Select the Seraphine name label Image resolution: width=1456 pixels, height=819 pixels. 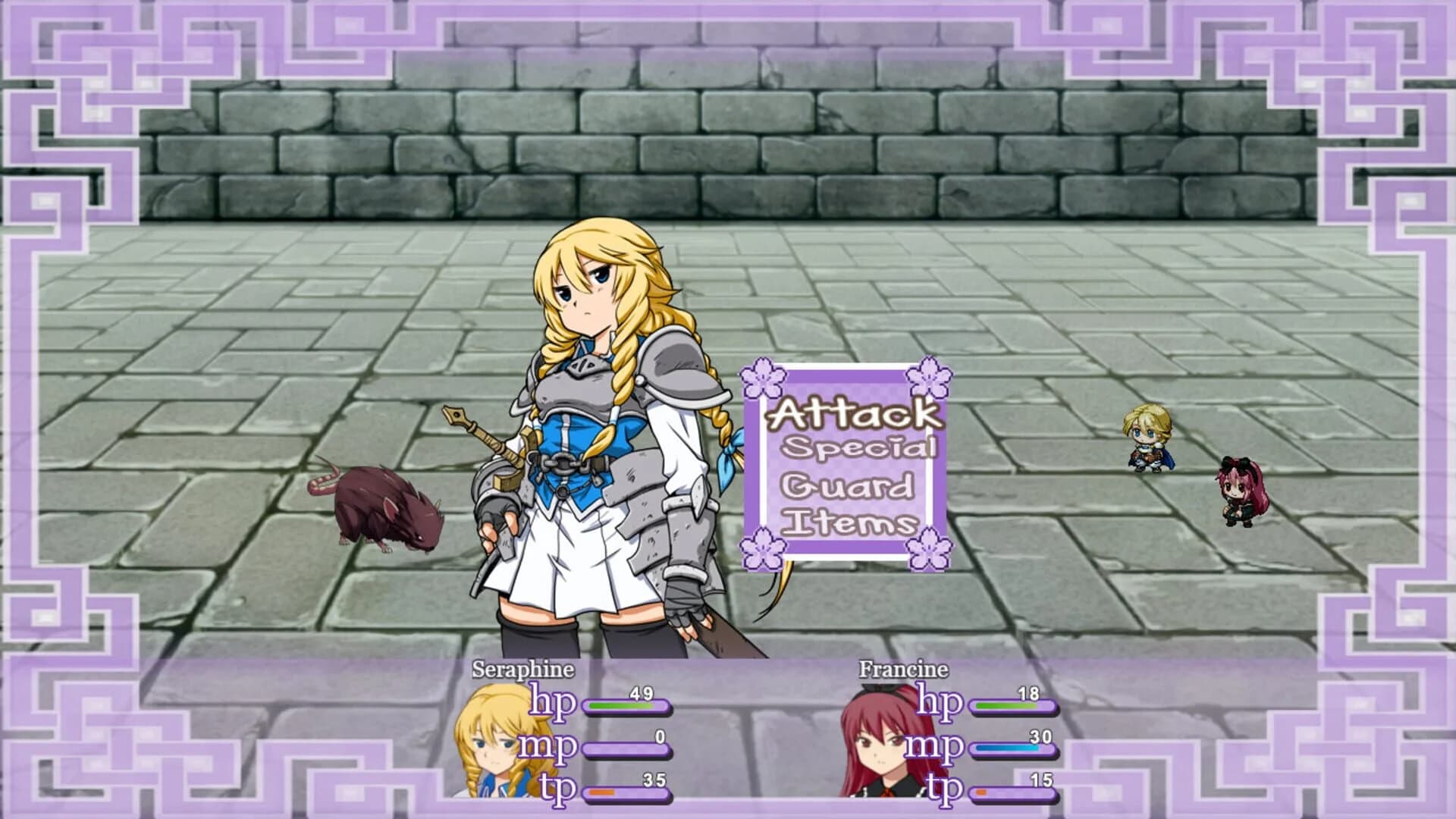pos(522,670)
